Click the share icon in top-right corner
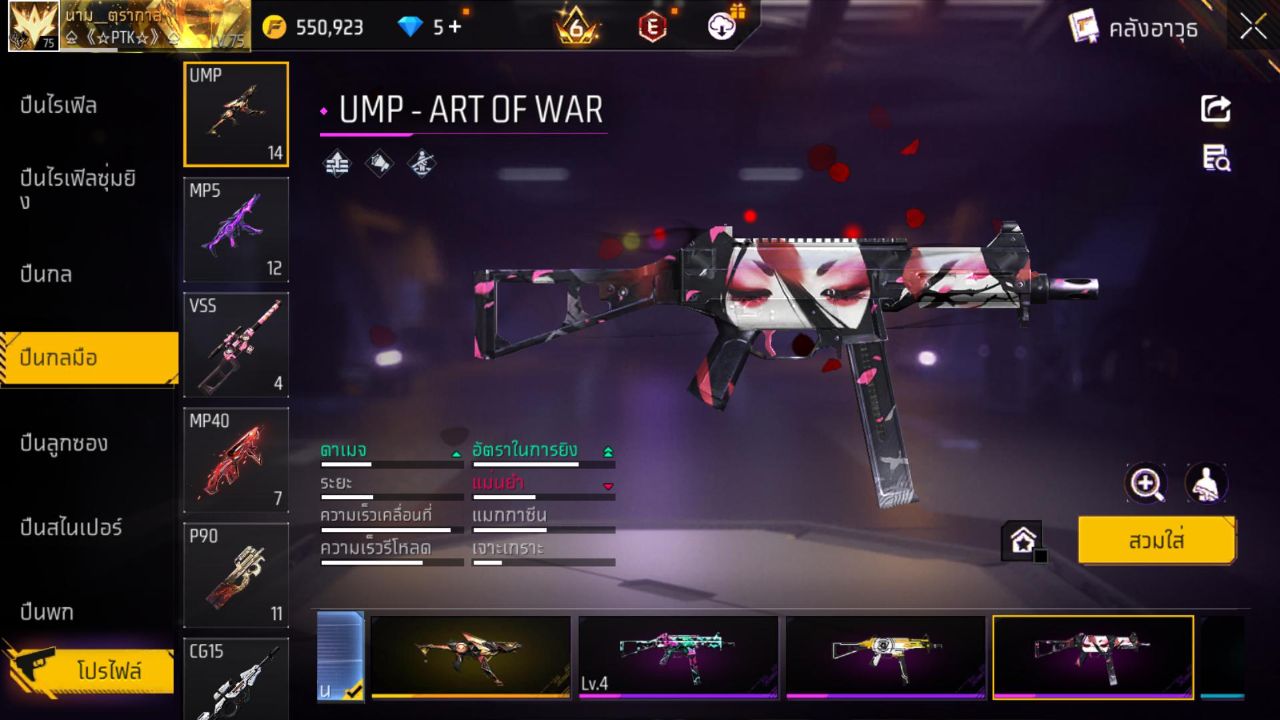Image resolution: width=1280 pixels, height=720 pixels. [x=1216, y=108]
